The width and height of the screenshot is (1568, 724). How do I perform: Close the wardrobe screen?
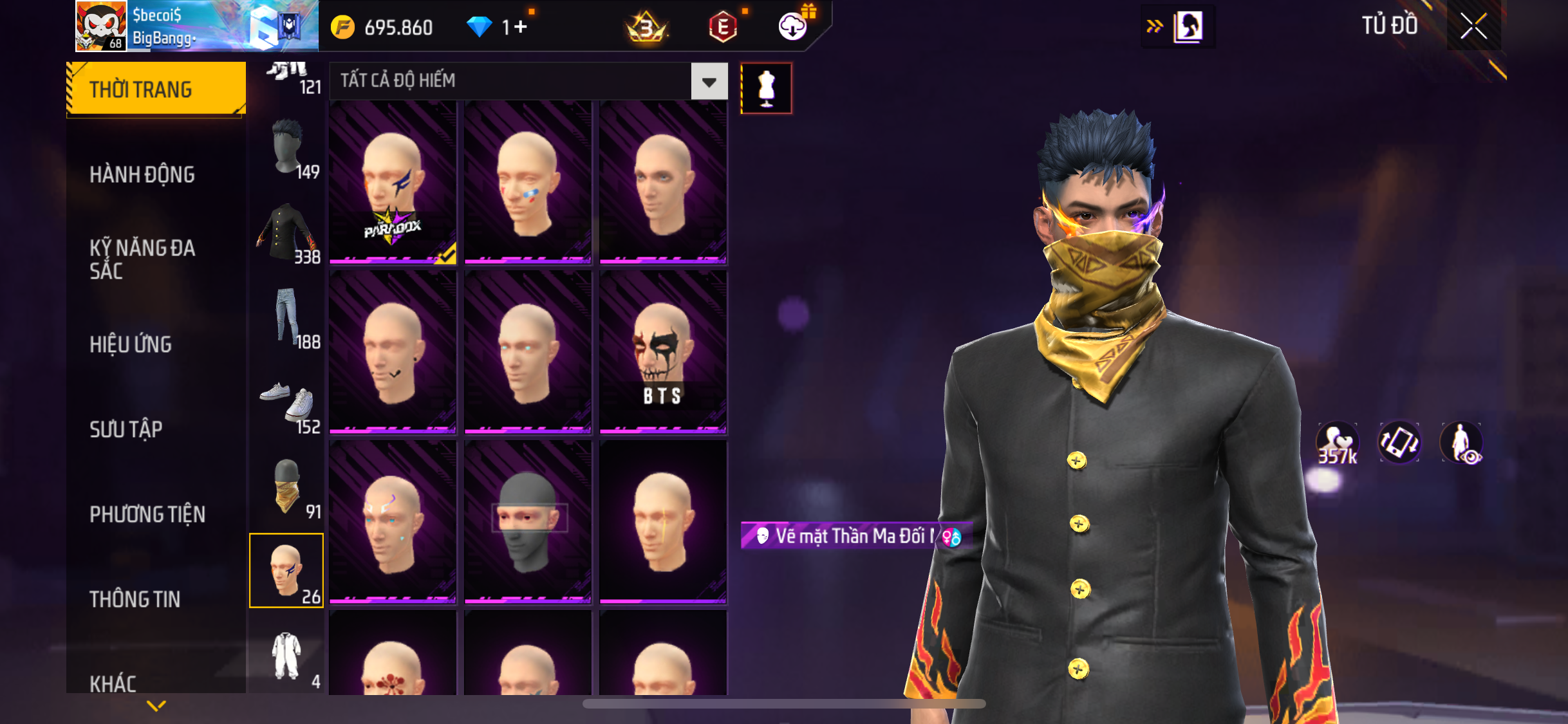[x=1473, y=26]
